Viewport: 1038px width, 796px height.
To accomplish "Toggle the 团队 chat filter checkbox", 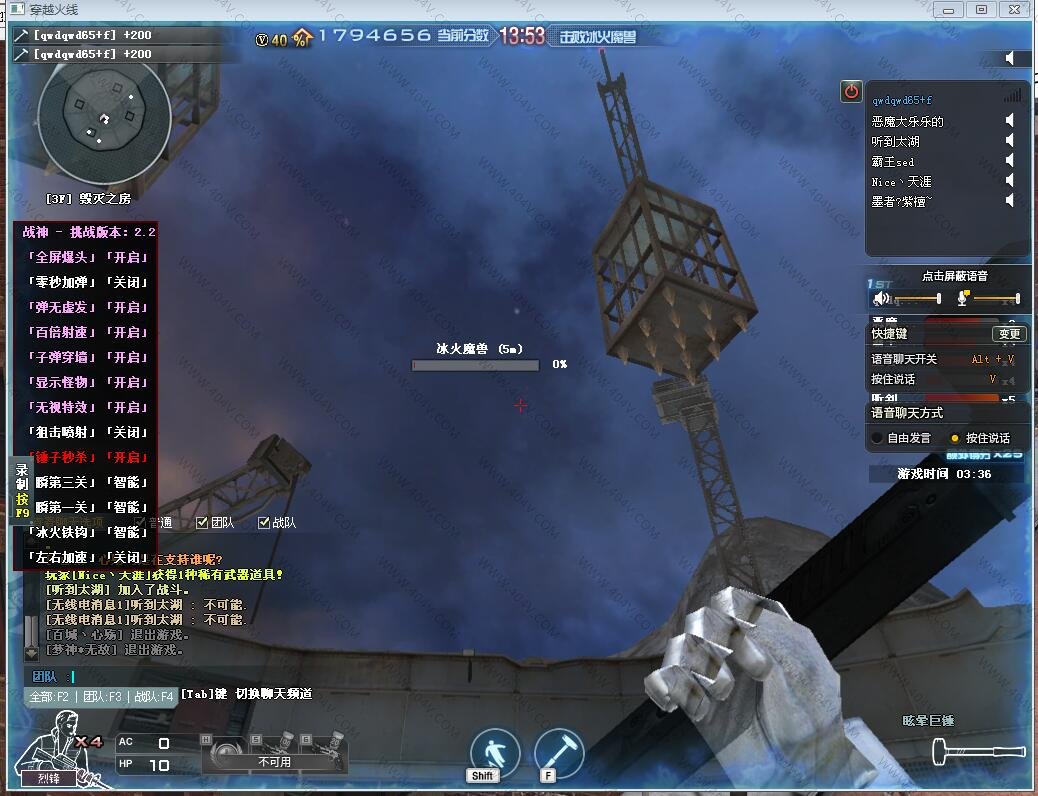I will [x=202, y=522].
